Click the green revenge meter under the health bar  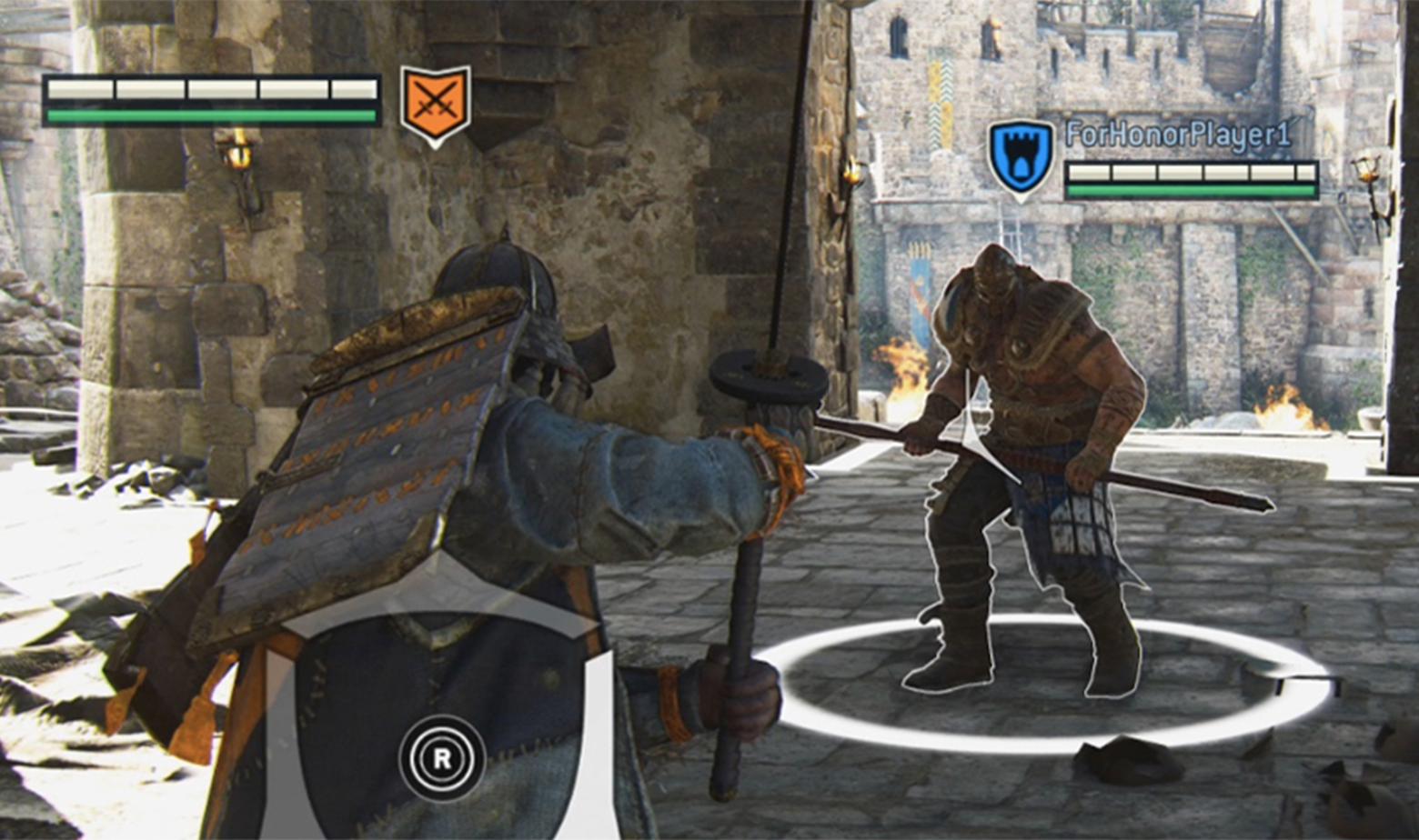[209, 115]
